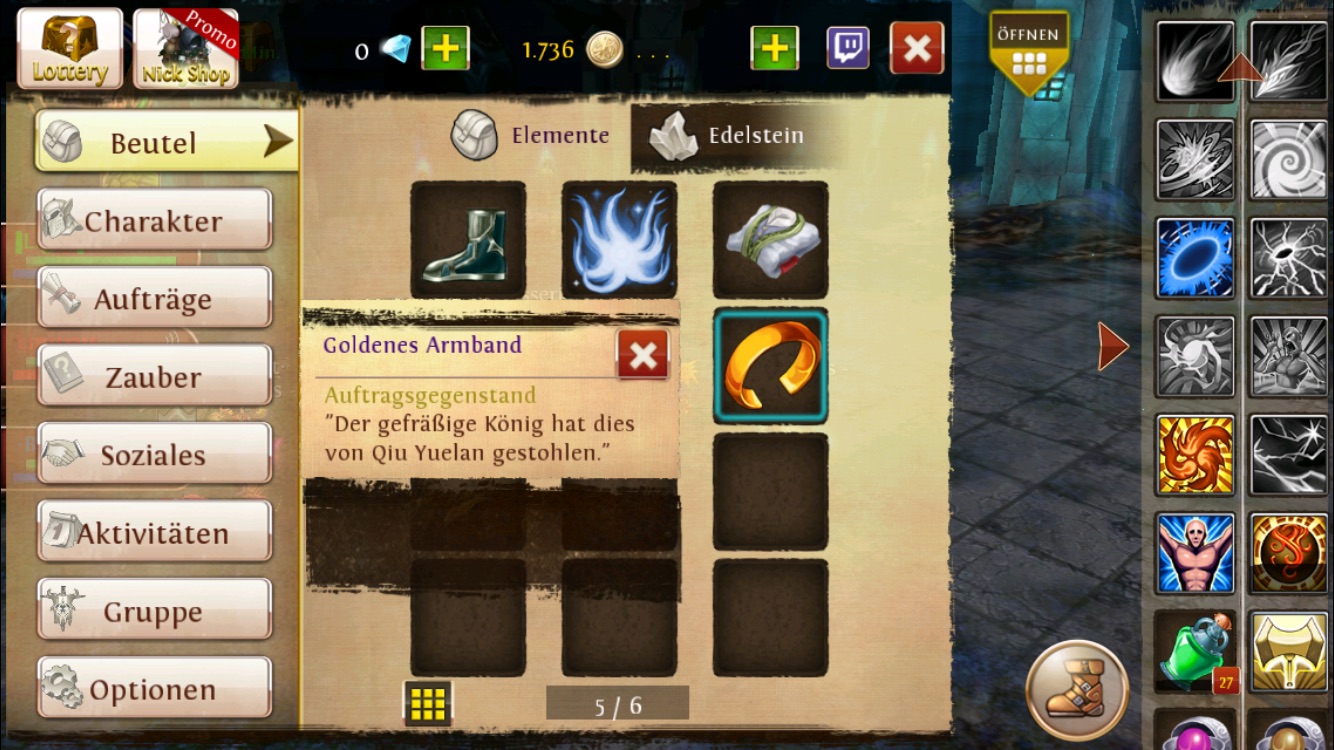This screenshot has width=1334, height=750.
Task: Open the Twitch streaming button
Action: [847, 48]
